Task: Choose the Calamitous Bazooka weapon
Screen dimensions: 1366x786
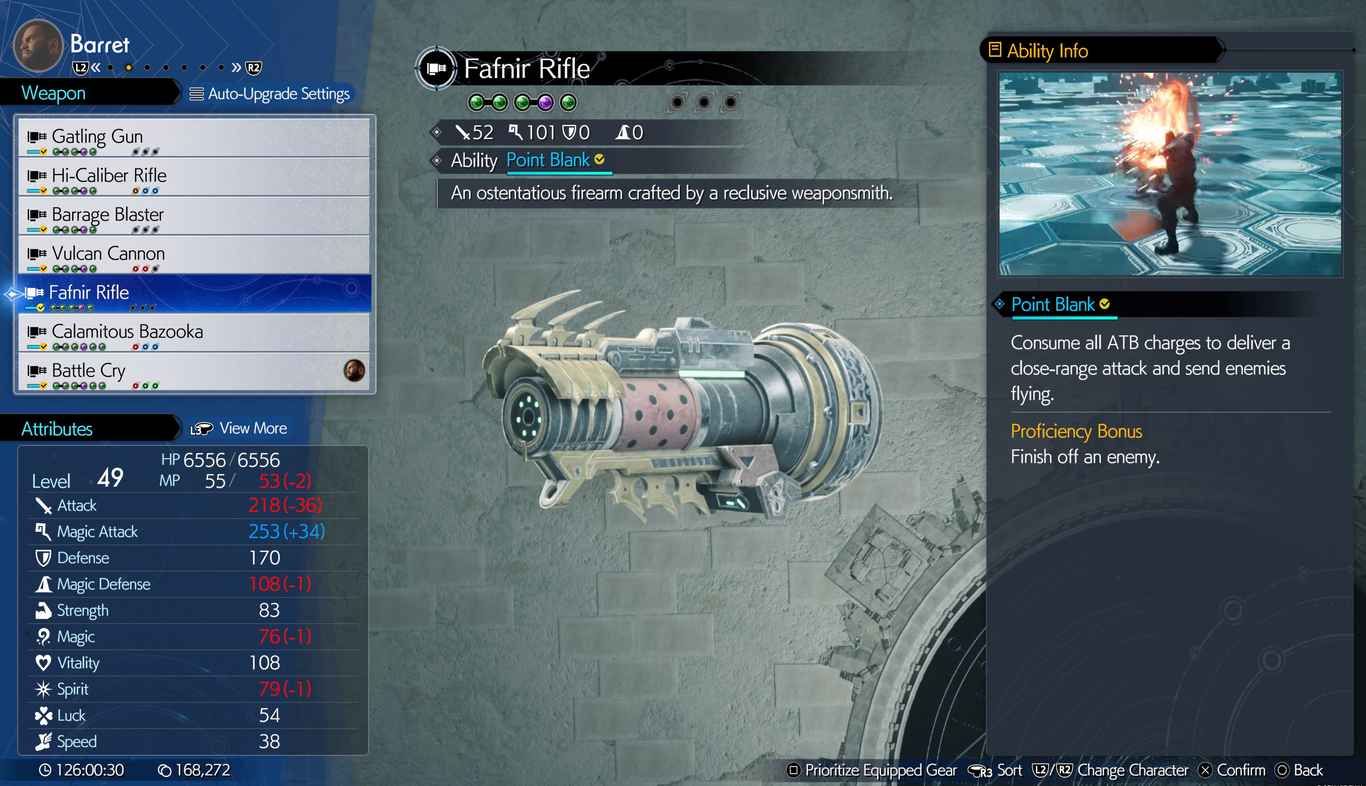Action: [195, 332]
